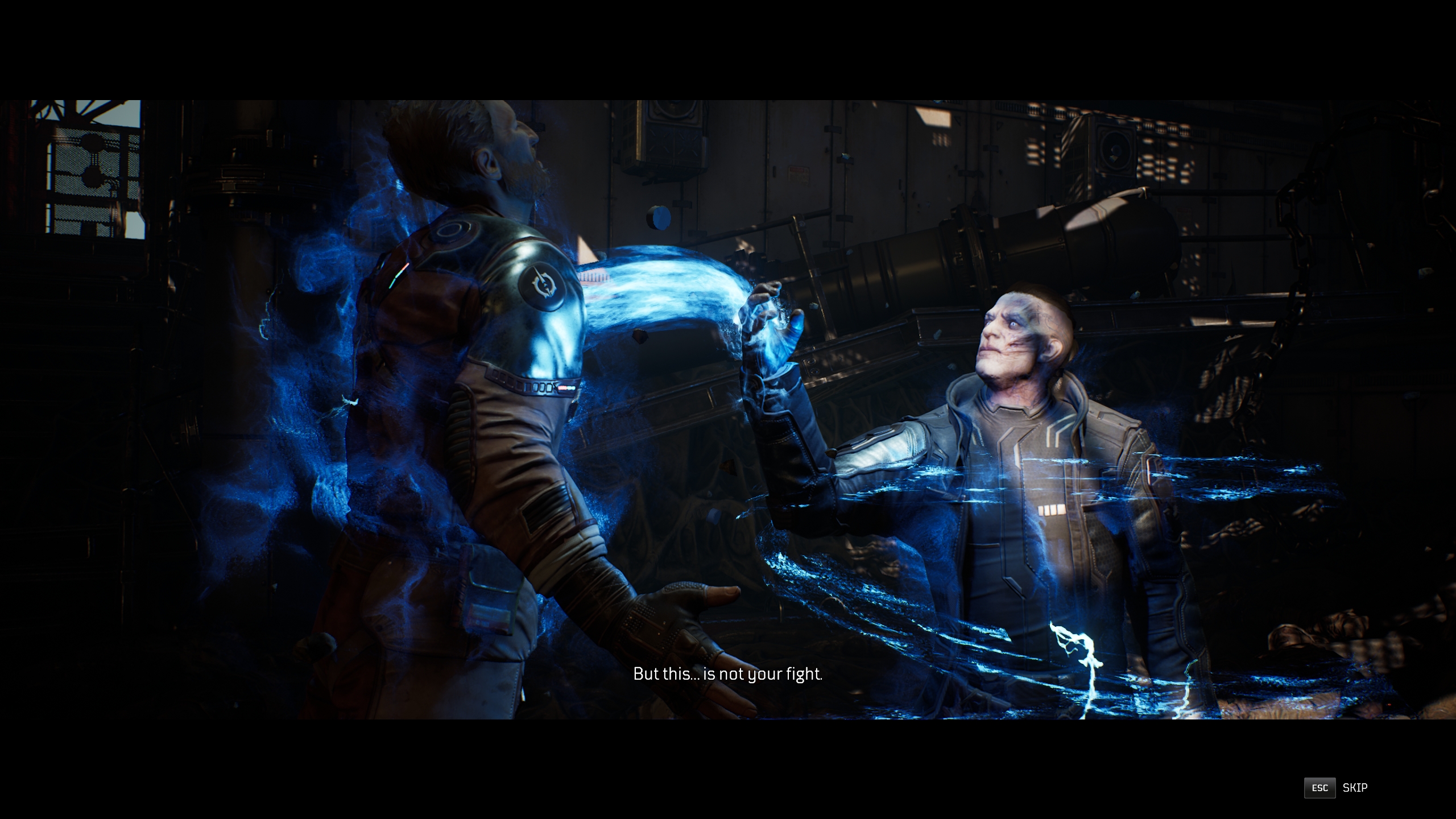This screenshot has height=819, width=1456.
Task: Skip the cutscene using the SKIP label
Action: pyautogui.click(x=1355, y=788)
